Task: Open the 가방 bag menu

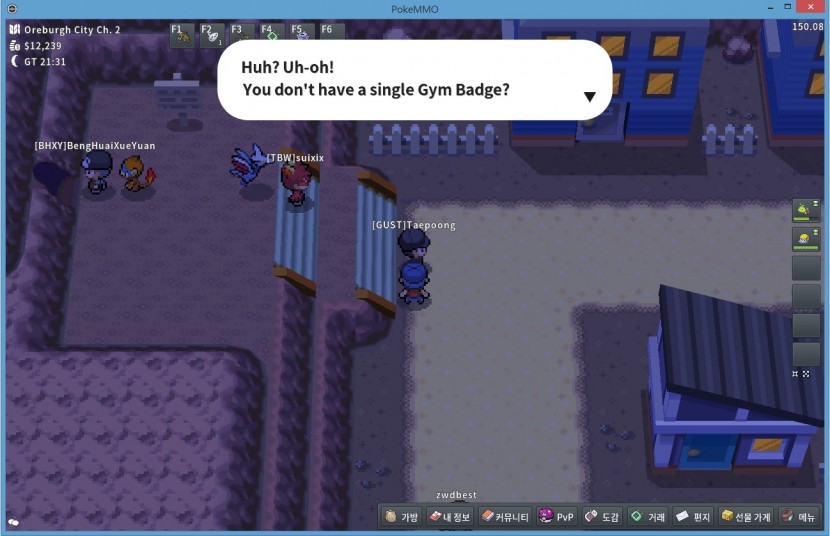Action: point(402,517)
